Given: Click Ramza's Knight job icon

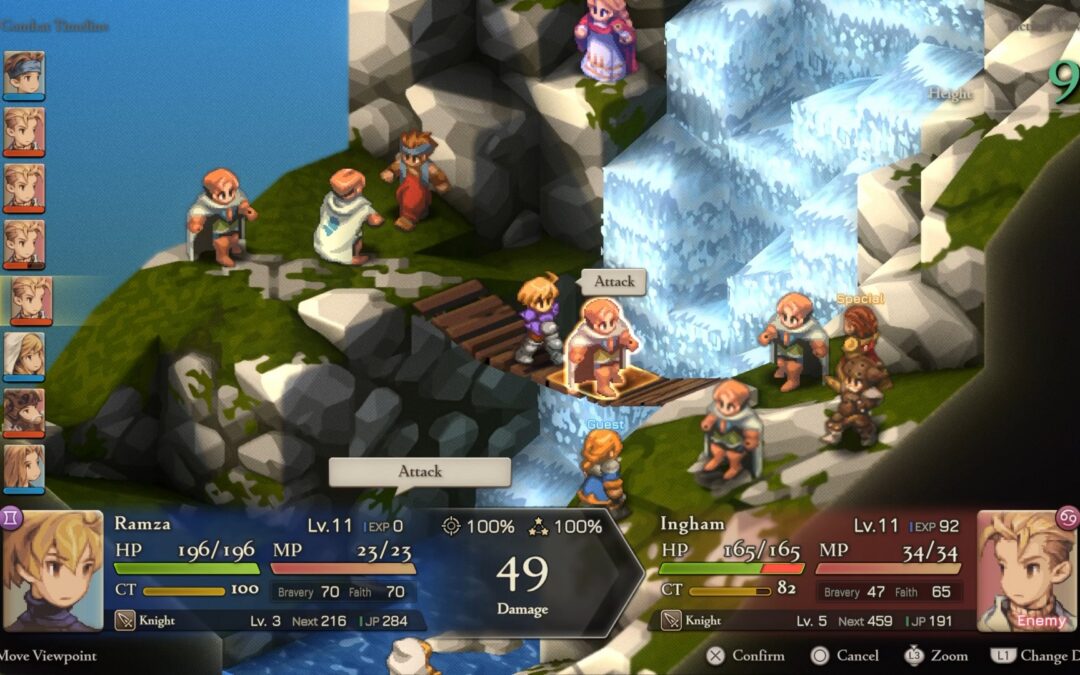Looking at the screenshot, I should tap(125, 621).
